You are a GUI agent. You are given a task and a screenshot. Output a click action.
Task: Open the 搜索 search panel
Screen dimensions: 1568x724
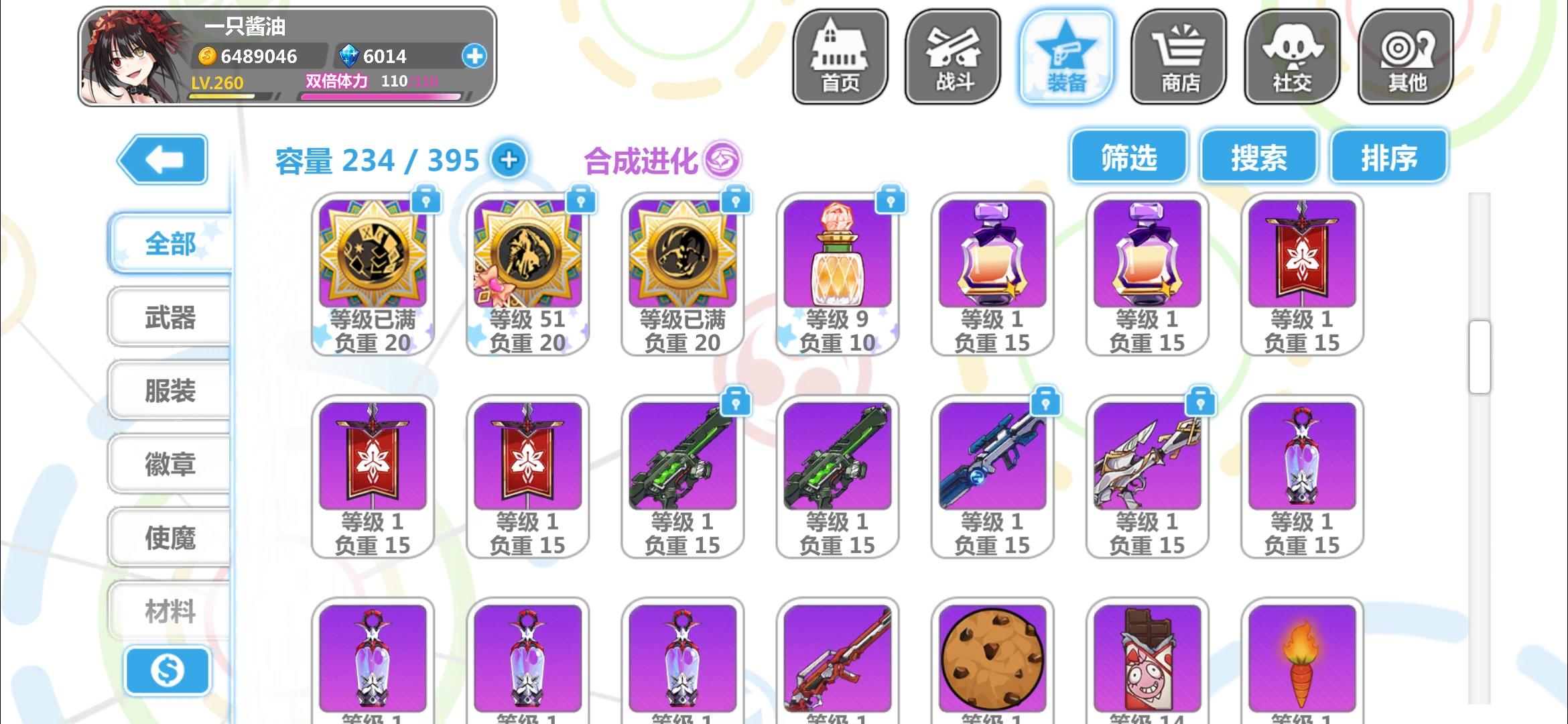(x=1258, y=156)
